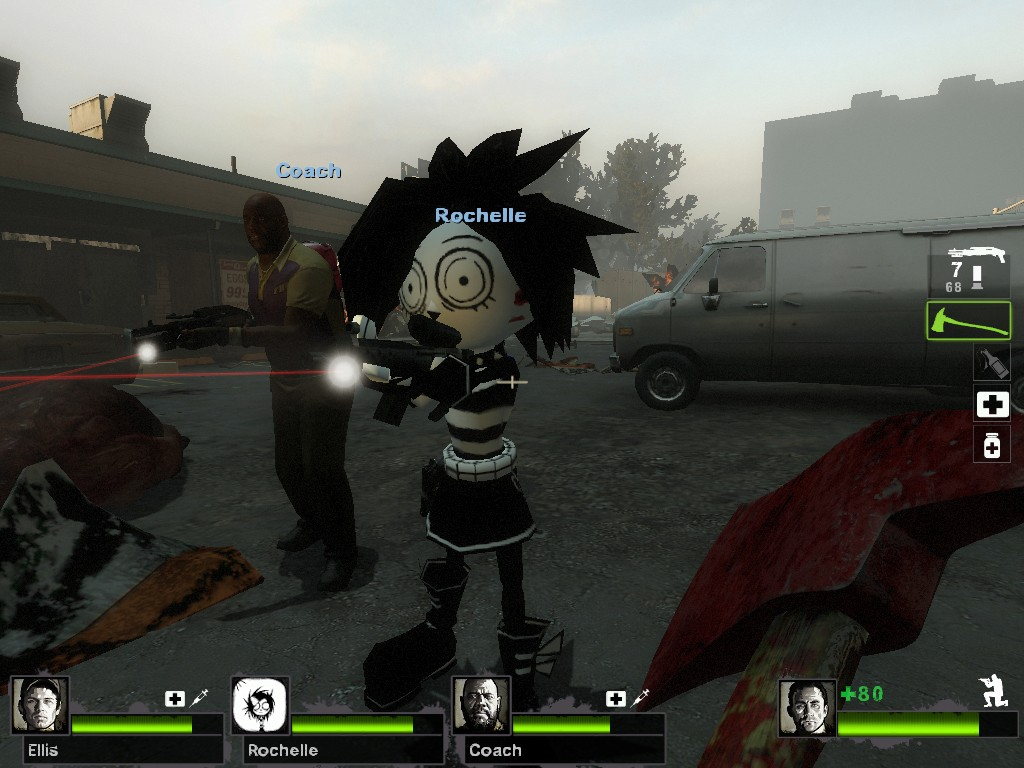Click your own survivor portrait

(806, 706)
